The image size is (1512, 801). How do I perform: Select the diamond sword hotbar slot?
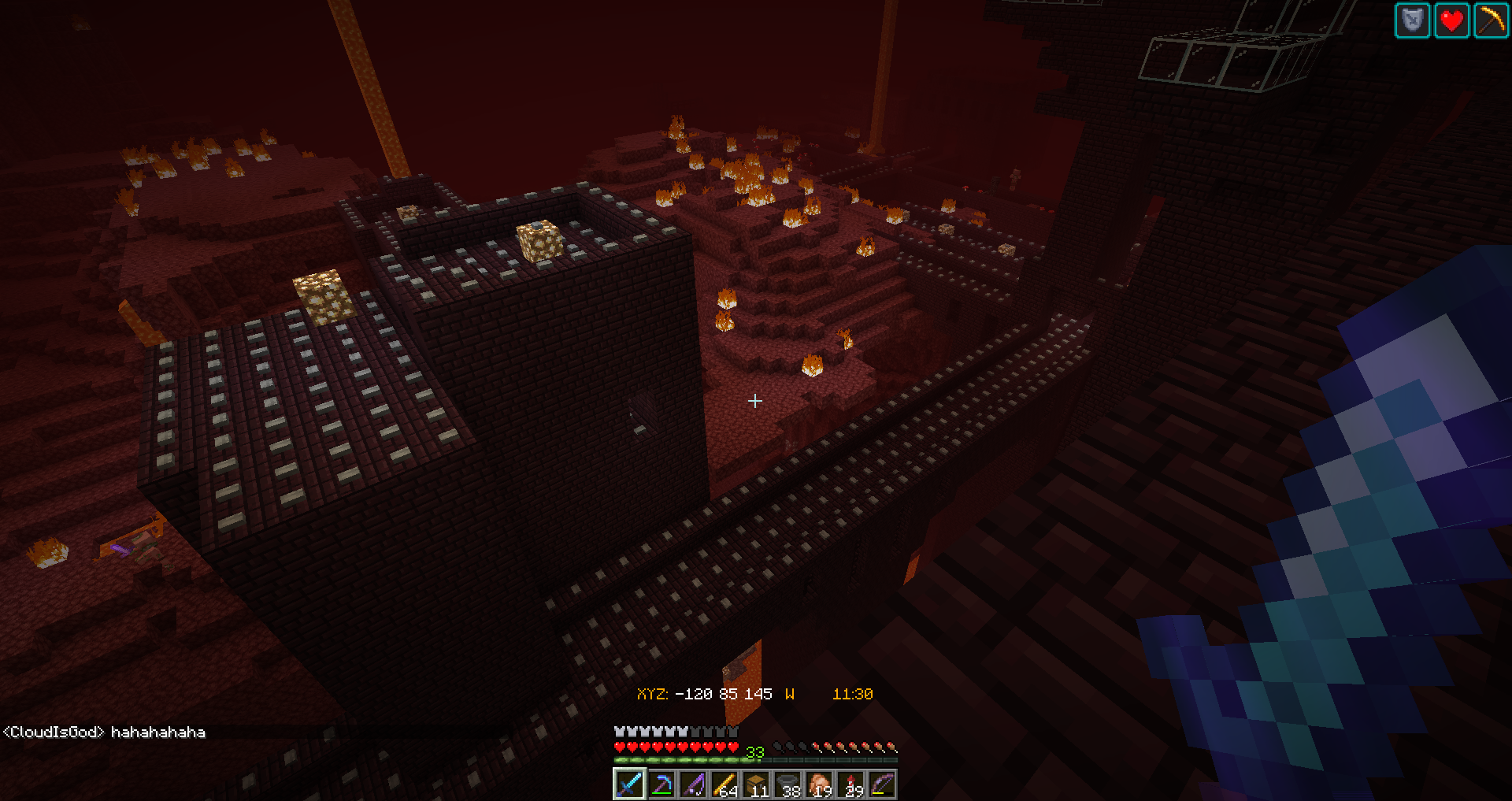(x=629, y=784)
